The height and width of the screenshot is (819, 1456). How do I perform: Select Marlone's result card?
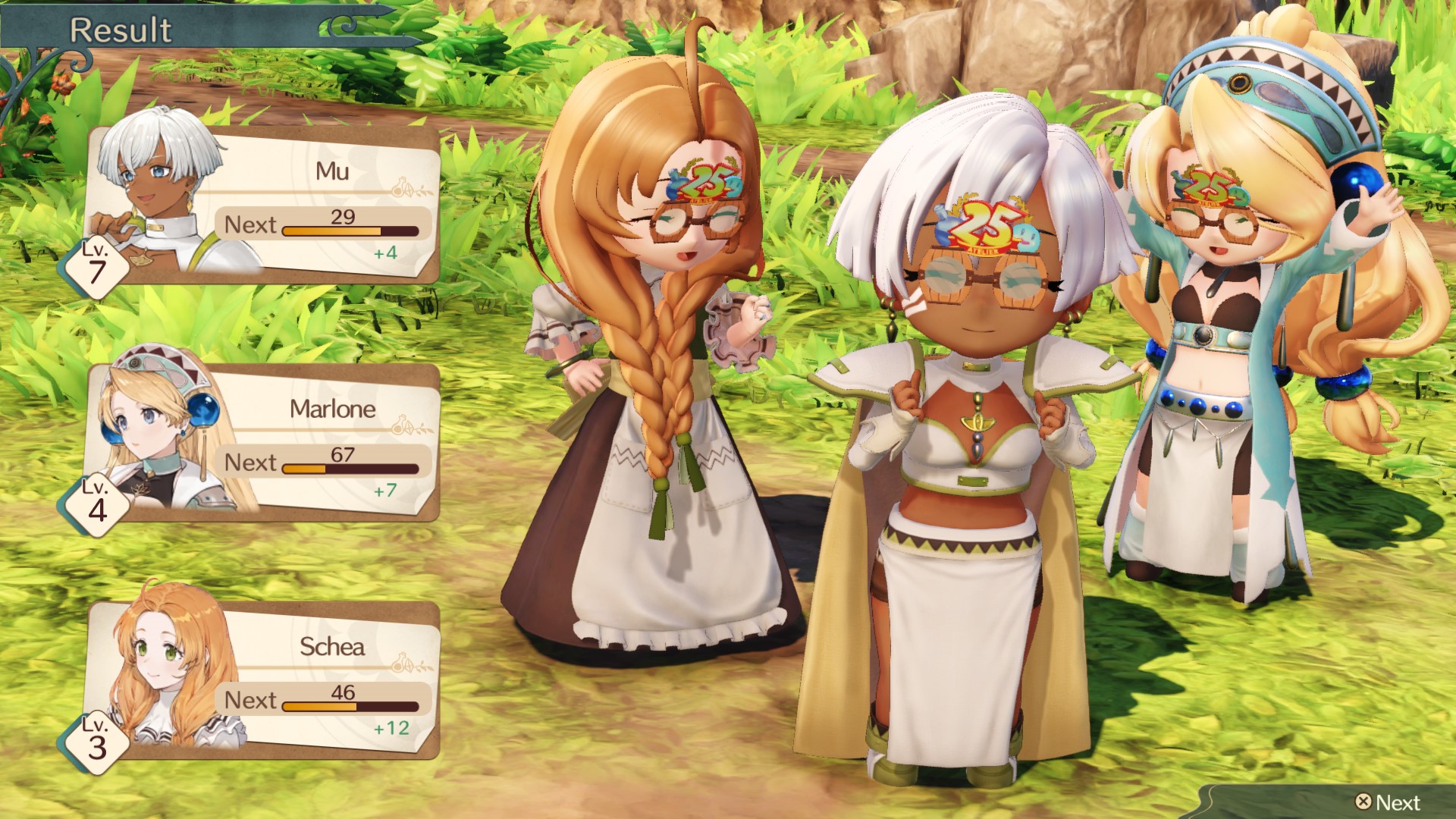point(262,443)
